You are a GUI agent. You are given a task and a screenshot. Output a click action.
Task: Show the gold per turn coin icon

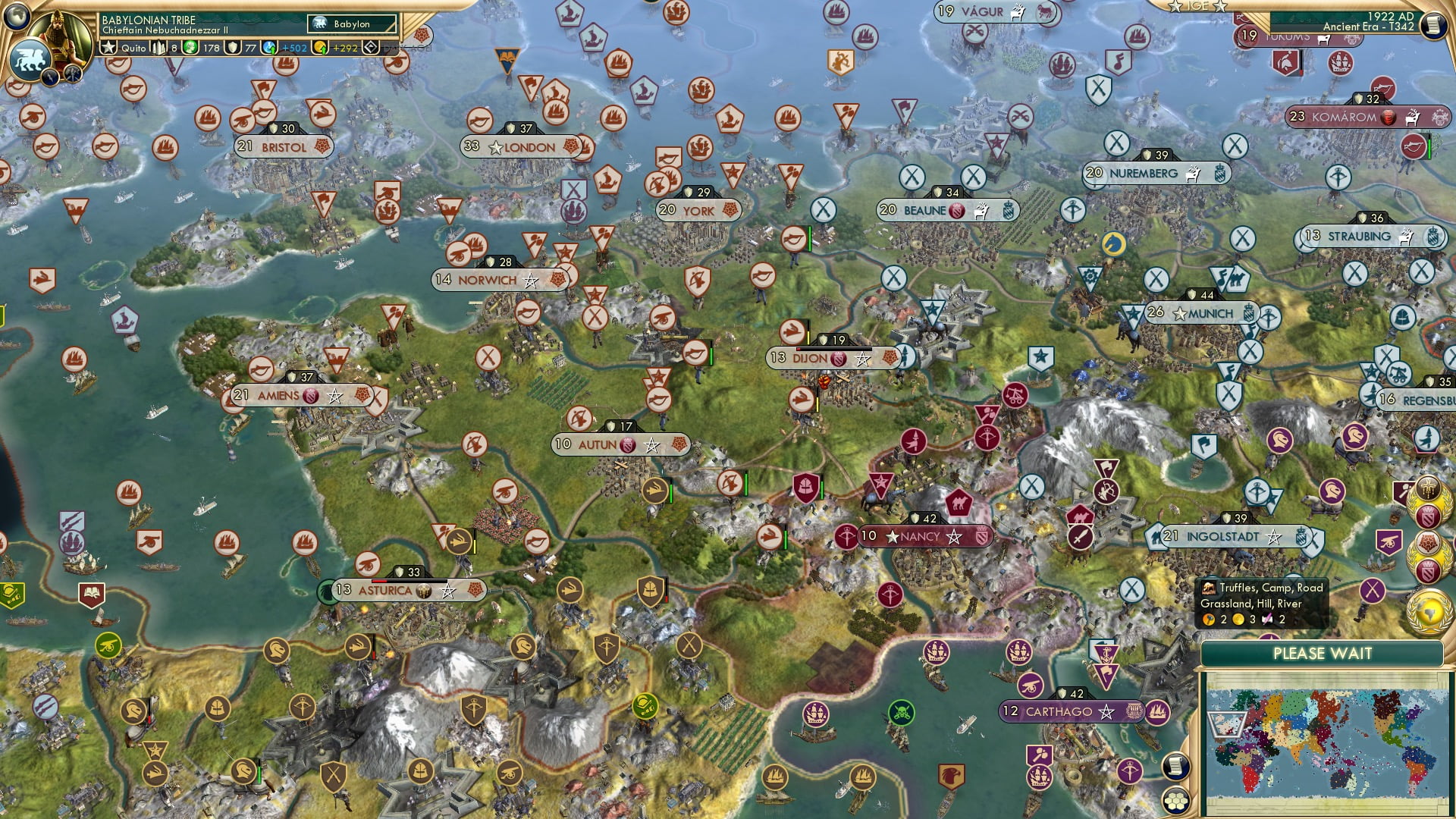321,48
